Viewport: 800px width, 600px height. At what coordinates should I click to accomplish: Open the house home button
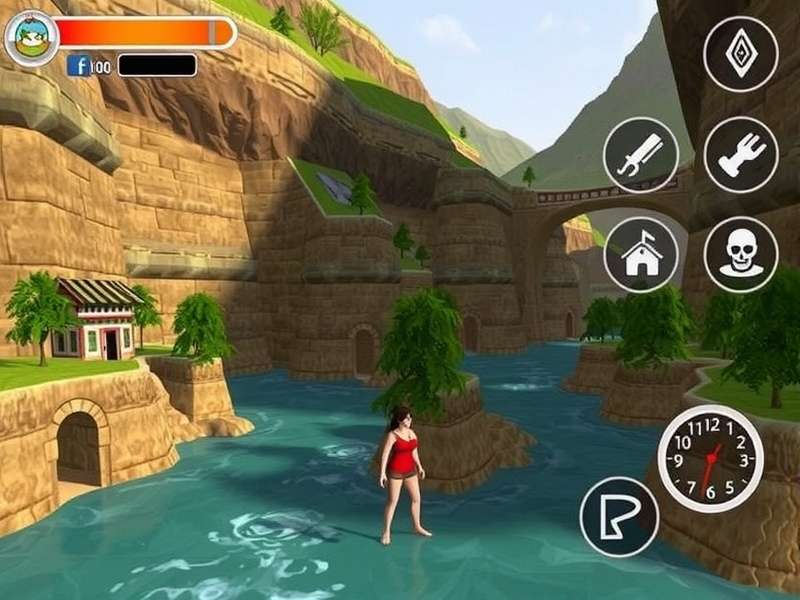click(x=641, y=255)
